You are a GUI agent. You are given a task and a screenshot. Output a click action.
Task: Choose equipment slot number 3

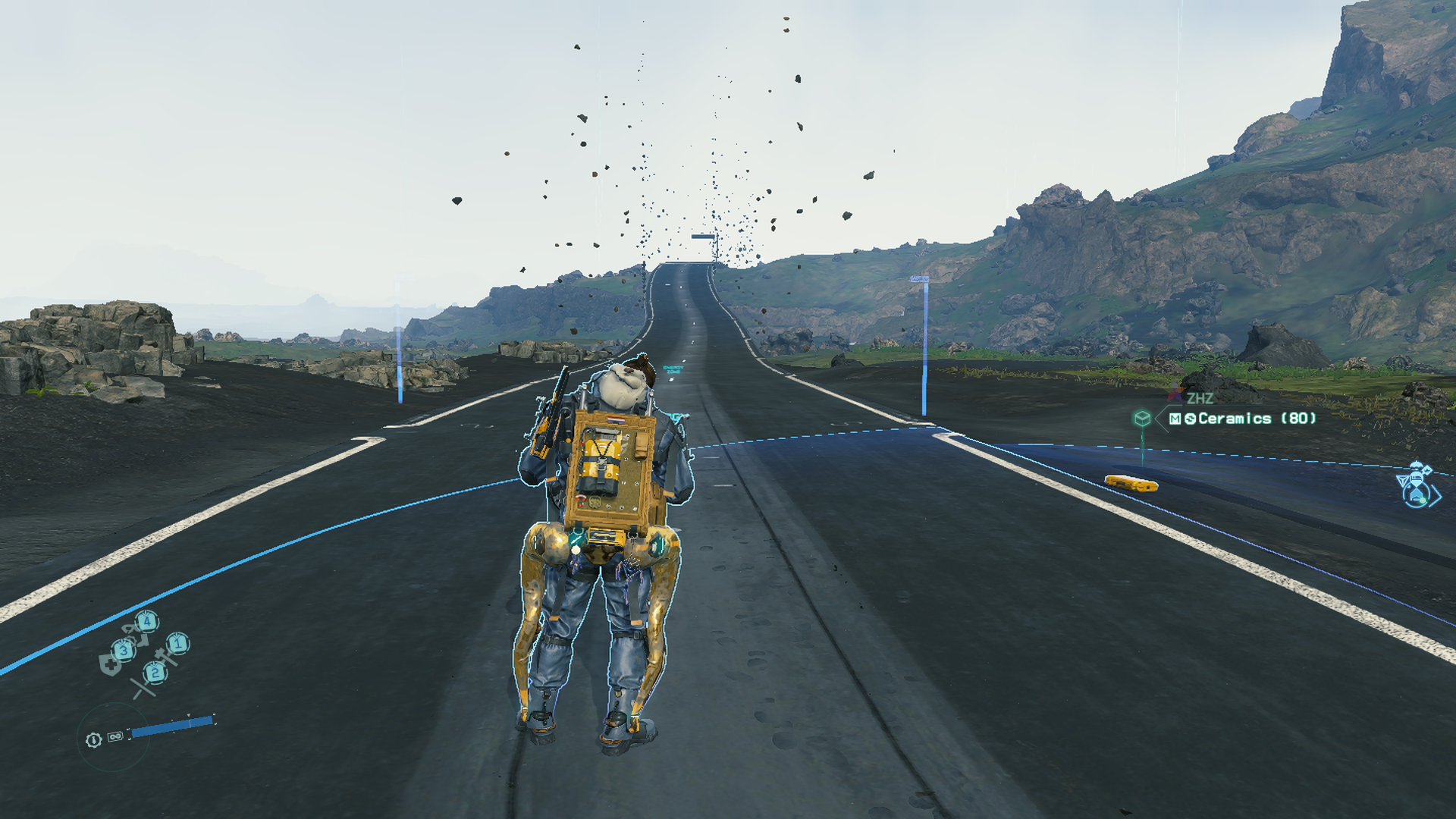point(124,651)
